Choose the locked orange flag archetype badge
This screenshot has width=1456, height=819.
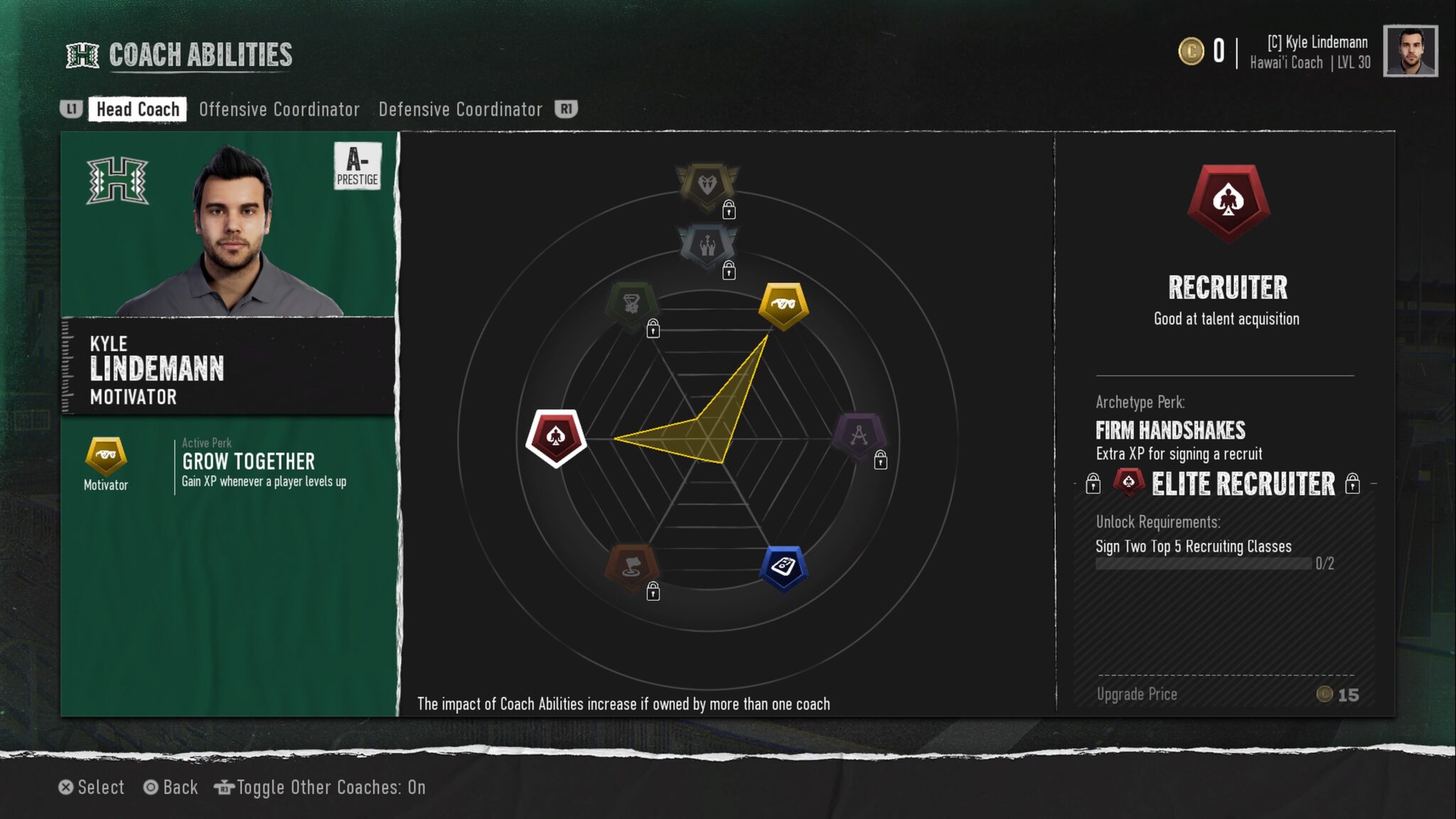pos(631,568)
